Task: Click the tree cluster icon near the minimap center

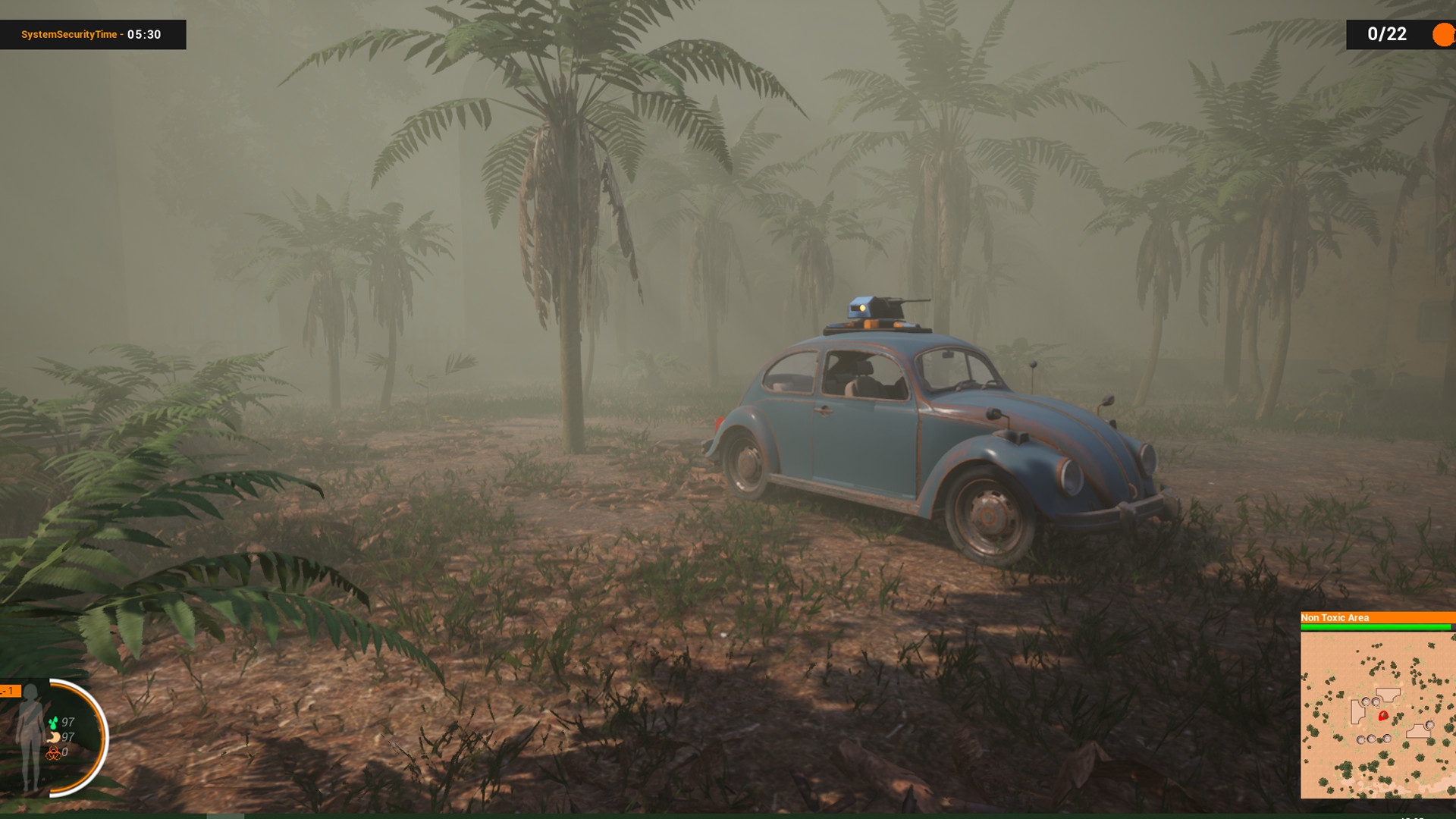Action: [x=1399, y=717]
